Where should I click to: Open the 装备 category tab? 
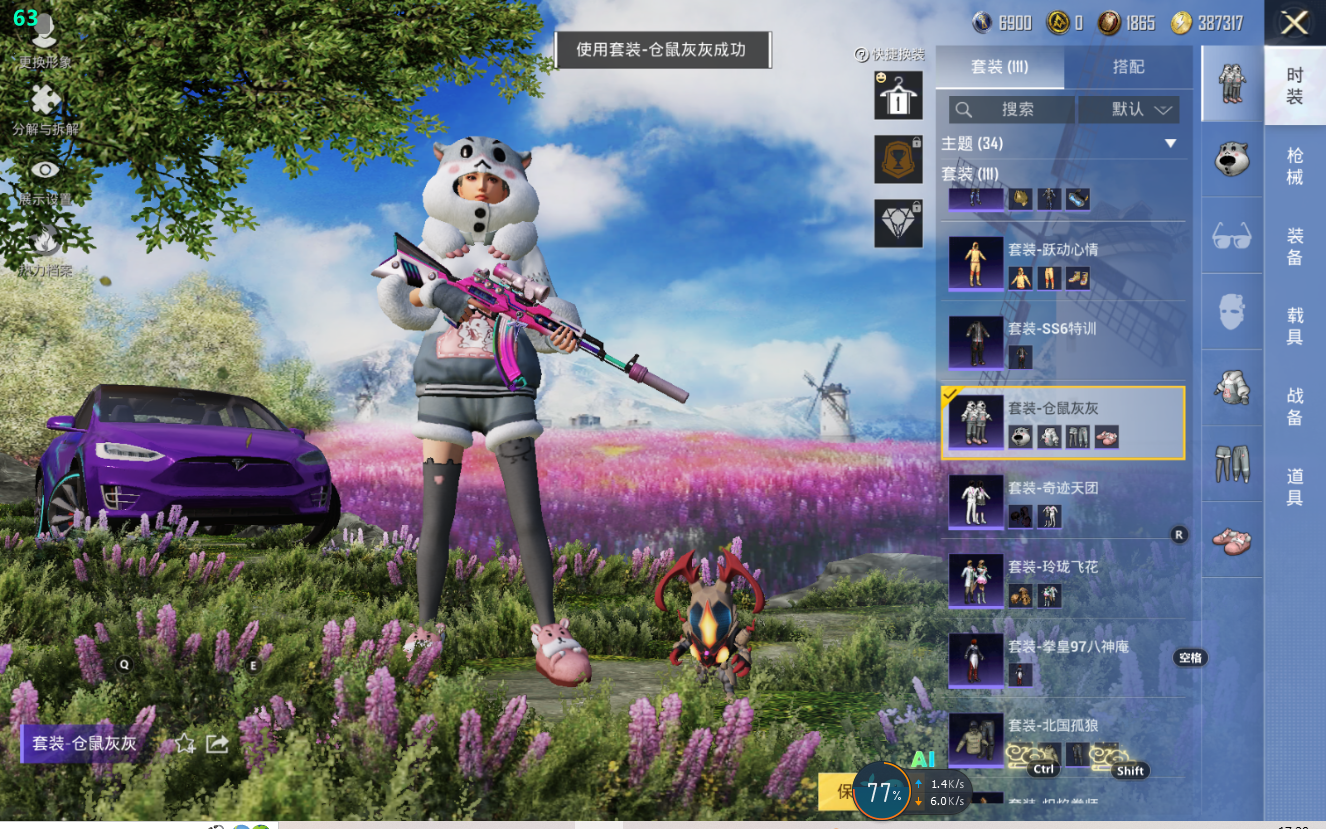click(x=1295, y=246)
